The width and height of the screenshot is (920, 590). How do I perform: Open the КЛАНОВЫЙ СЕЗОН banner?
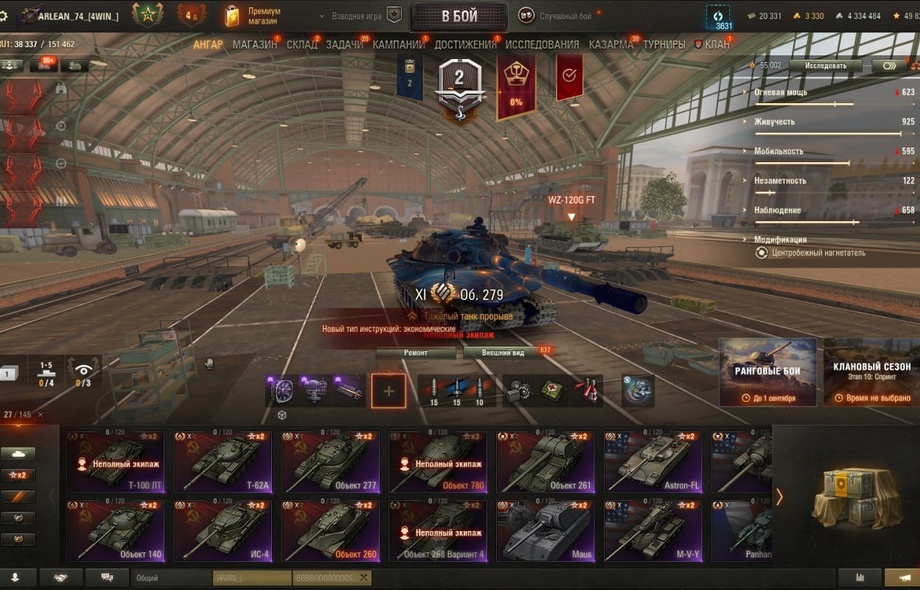click(870, 372)
